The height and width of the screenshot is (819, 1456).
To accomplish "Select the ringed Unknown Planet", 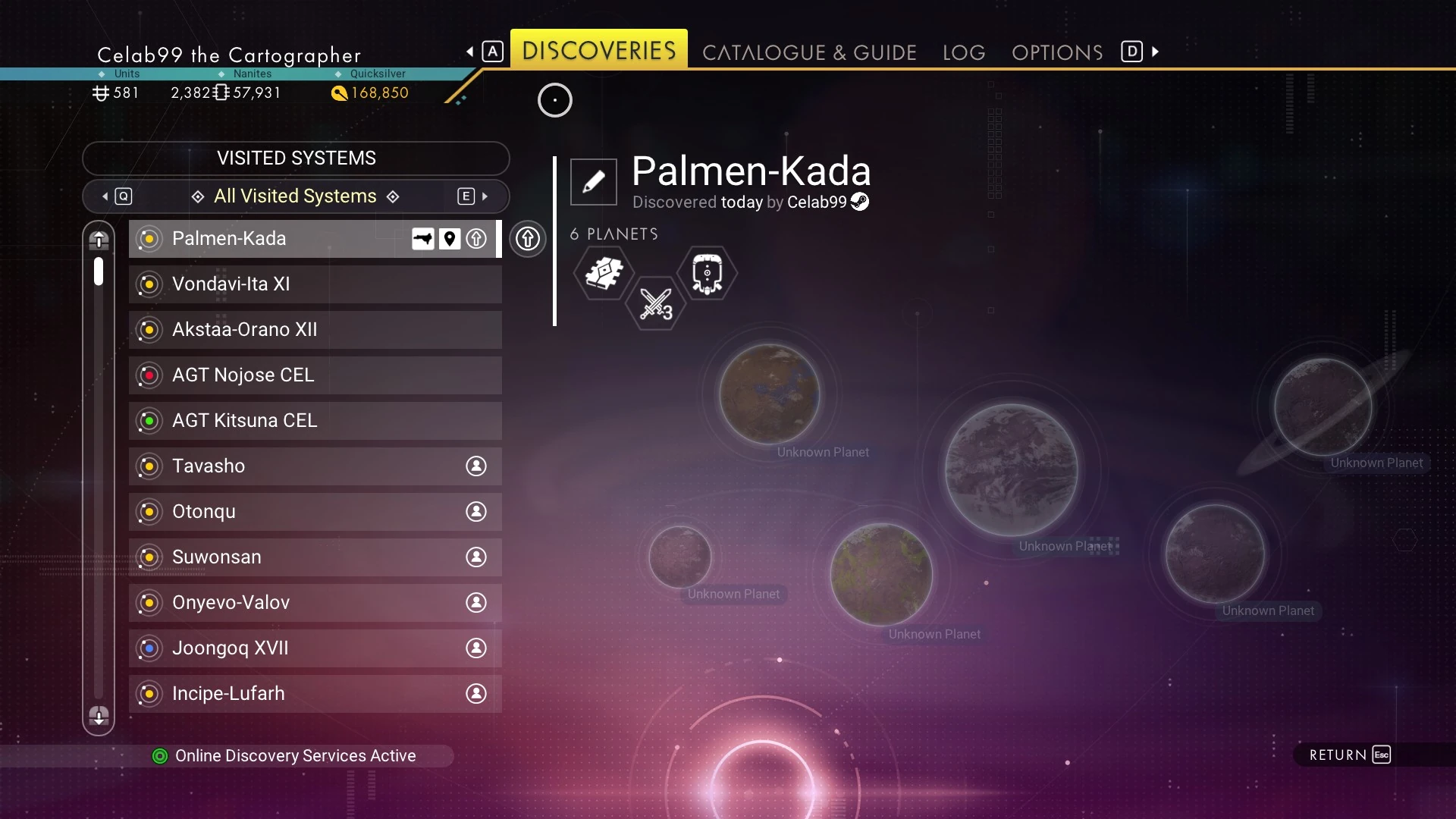I will [1323, 407].
